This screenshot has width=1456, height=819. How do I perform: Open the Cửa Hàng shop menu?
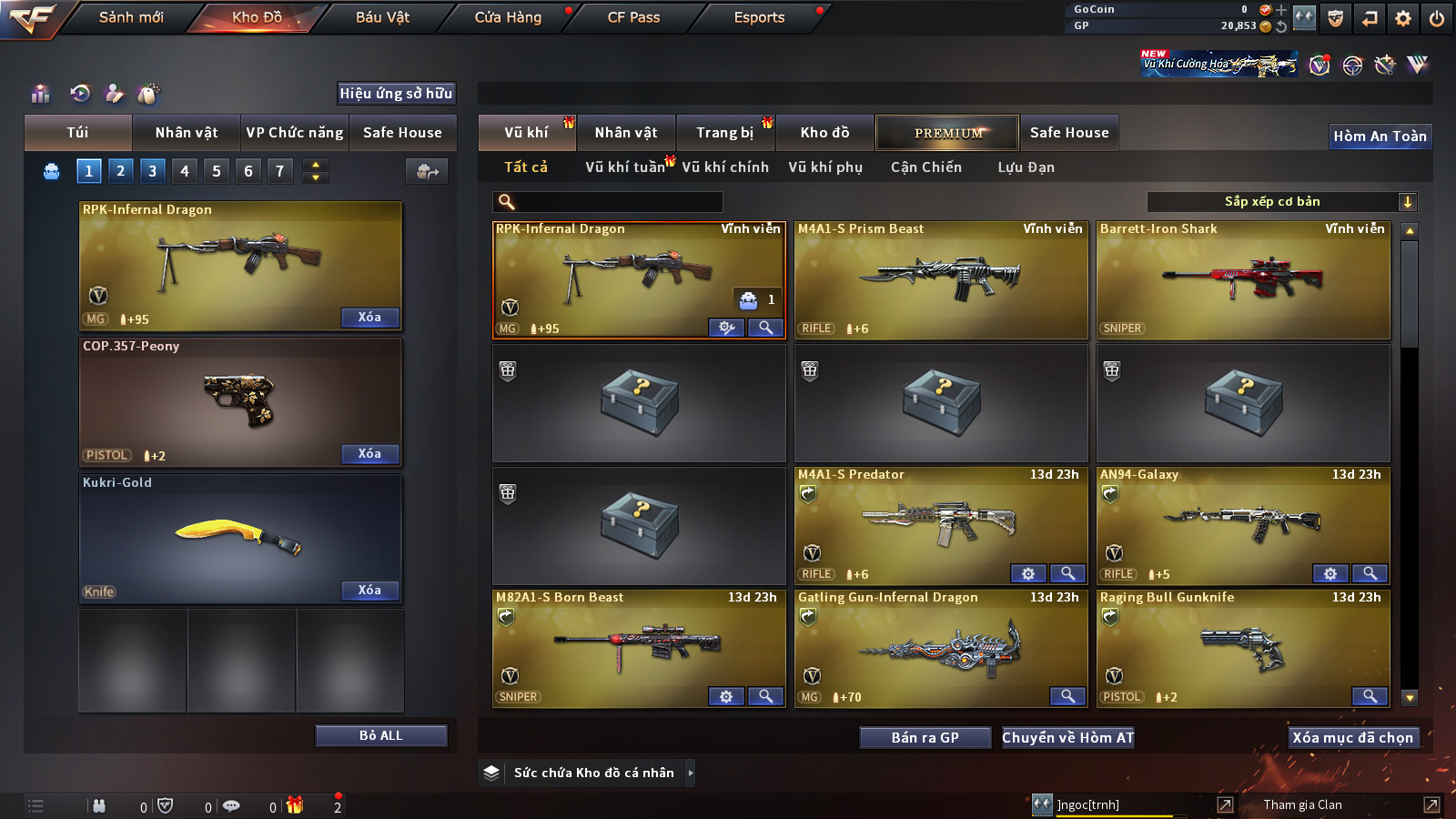click(508, 17)
